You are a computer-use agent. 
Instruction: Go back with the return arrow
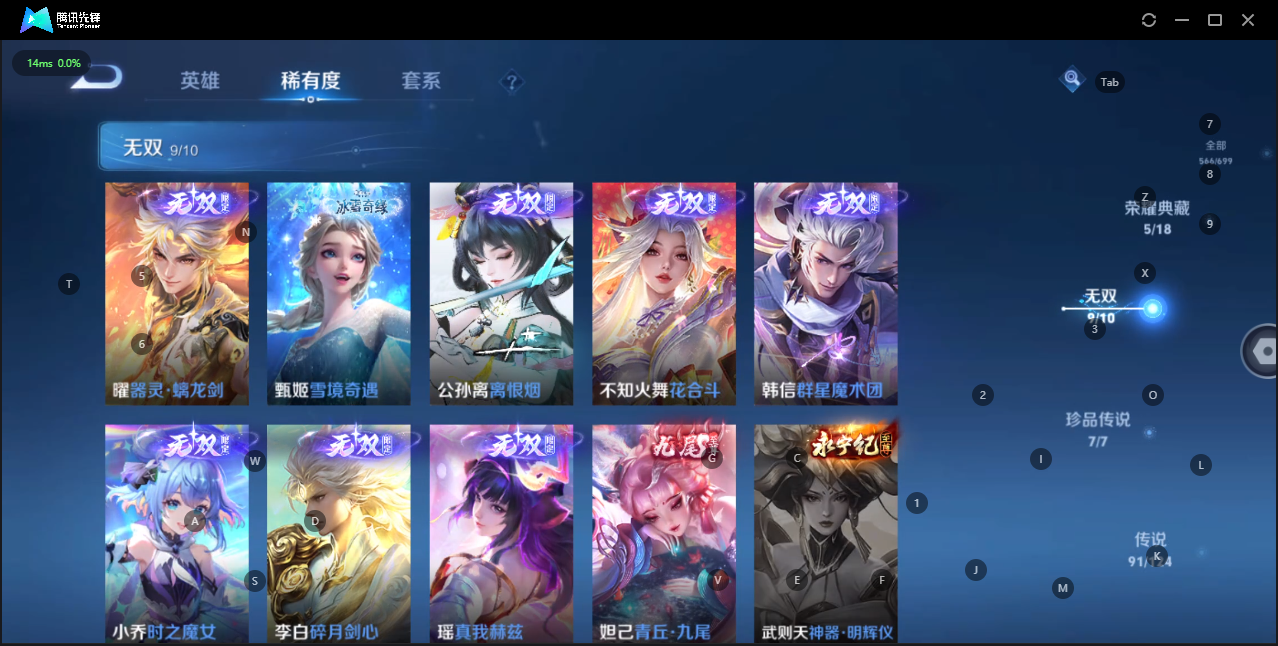coord(98,77)
